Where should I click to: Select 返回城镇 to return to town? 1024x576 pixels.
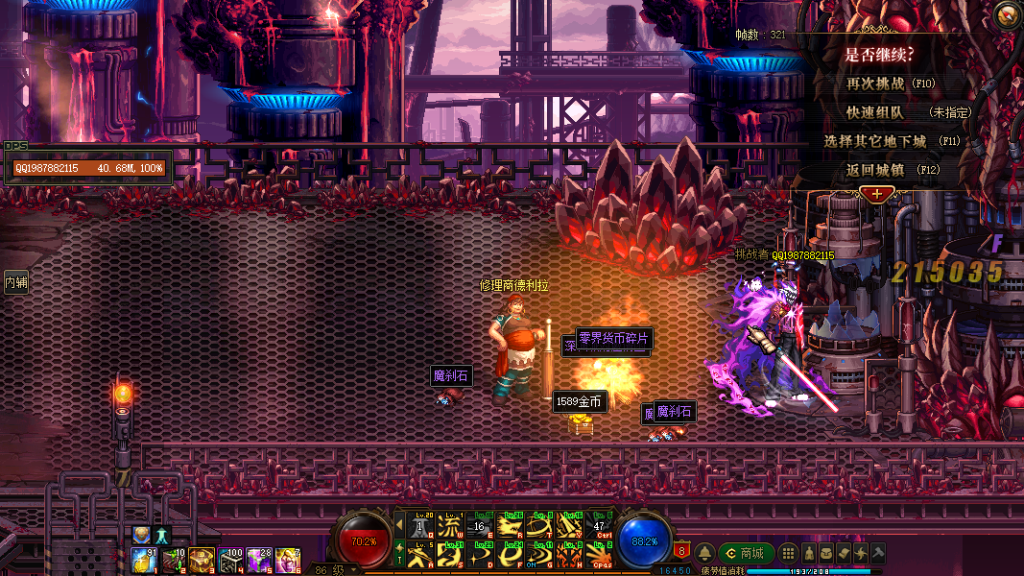click(x=876, y=170)
